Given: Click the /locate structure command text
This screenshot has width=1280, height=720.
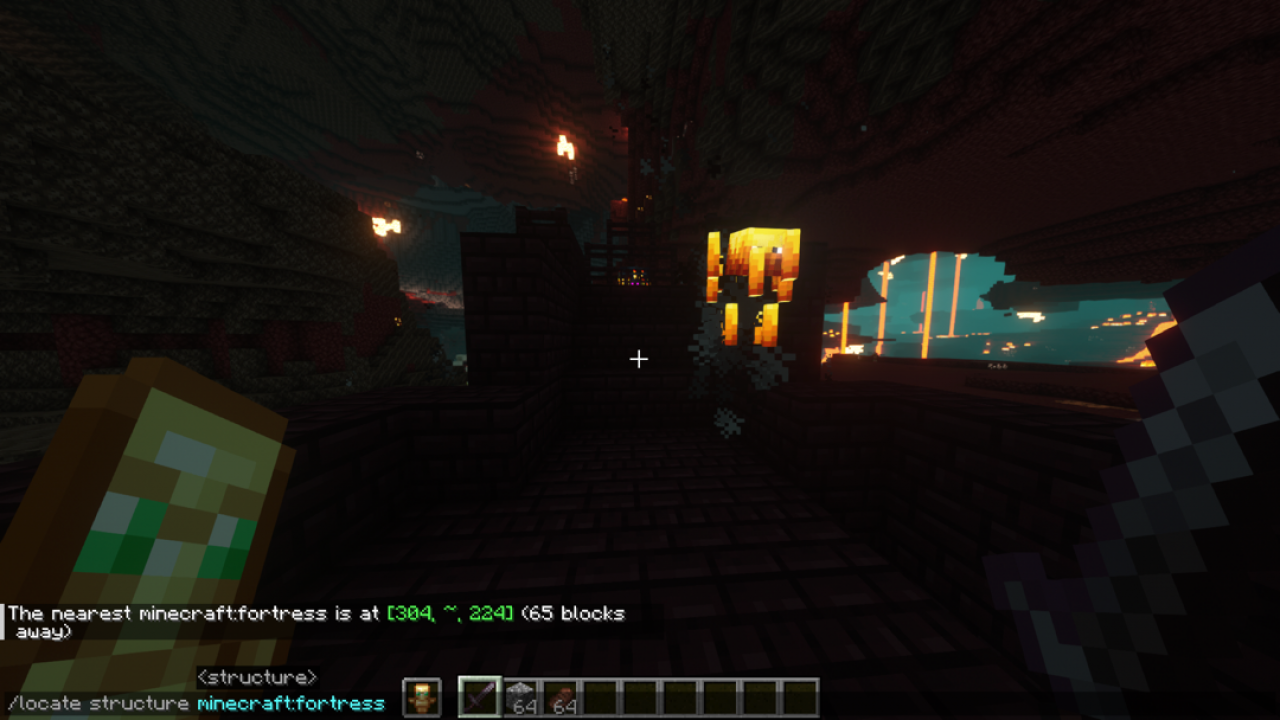Looking at the screenshot, I should (x=100, y=703).
